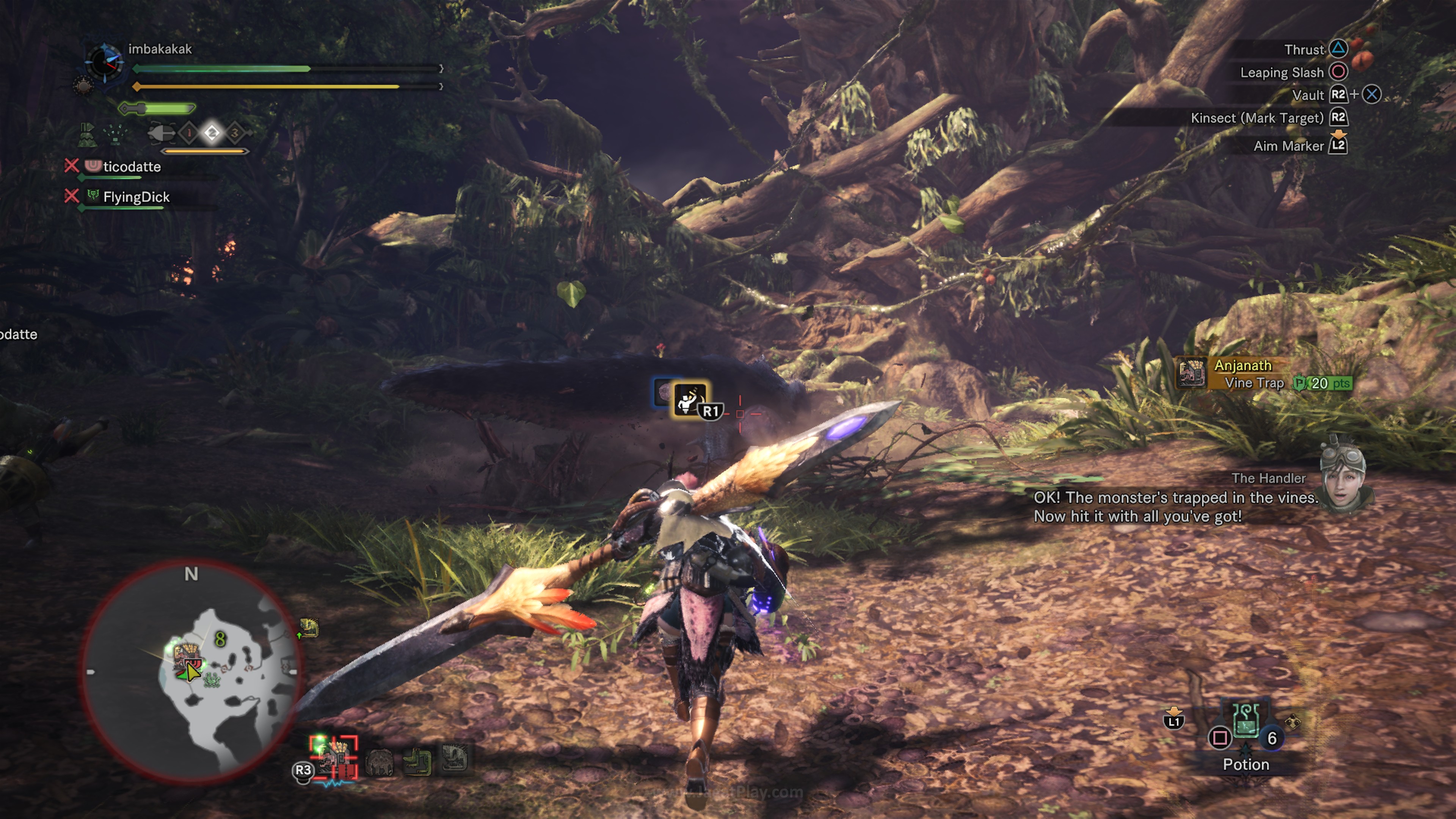Screen dimensions: 1456x819
Task: Select party member FlyingDick
Action: 136,197
